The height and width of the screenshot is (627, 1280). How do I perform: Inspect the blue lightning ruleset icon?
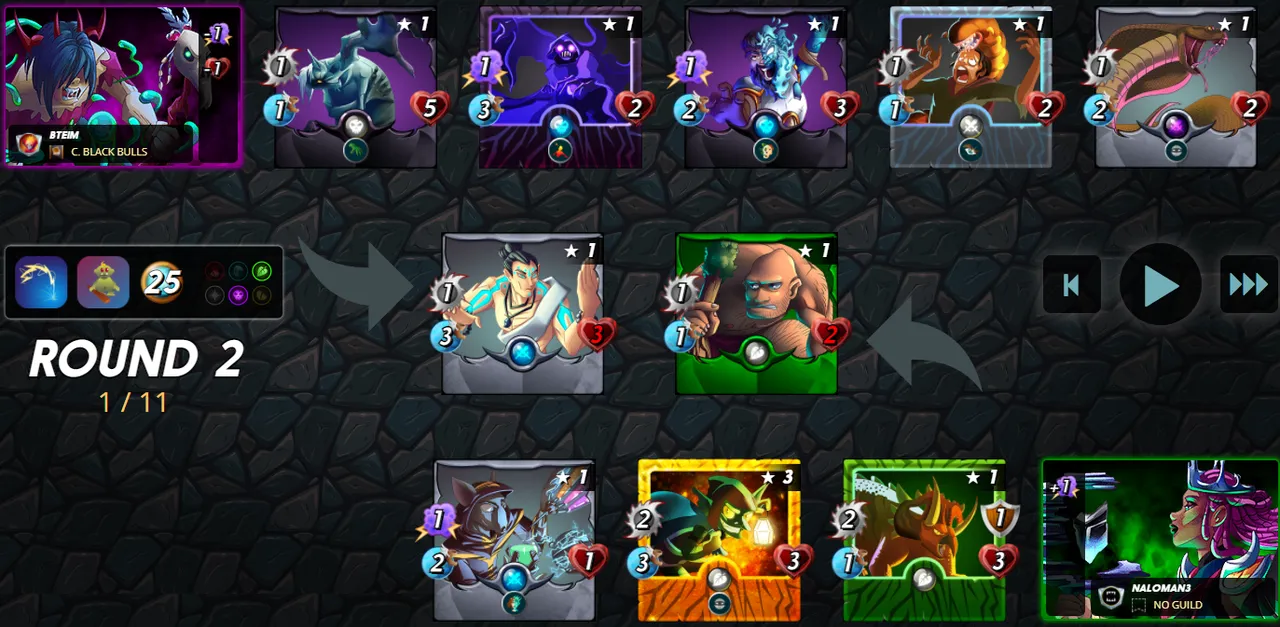tap(41, 282)
